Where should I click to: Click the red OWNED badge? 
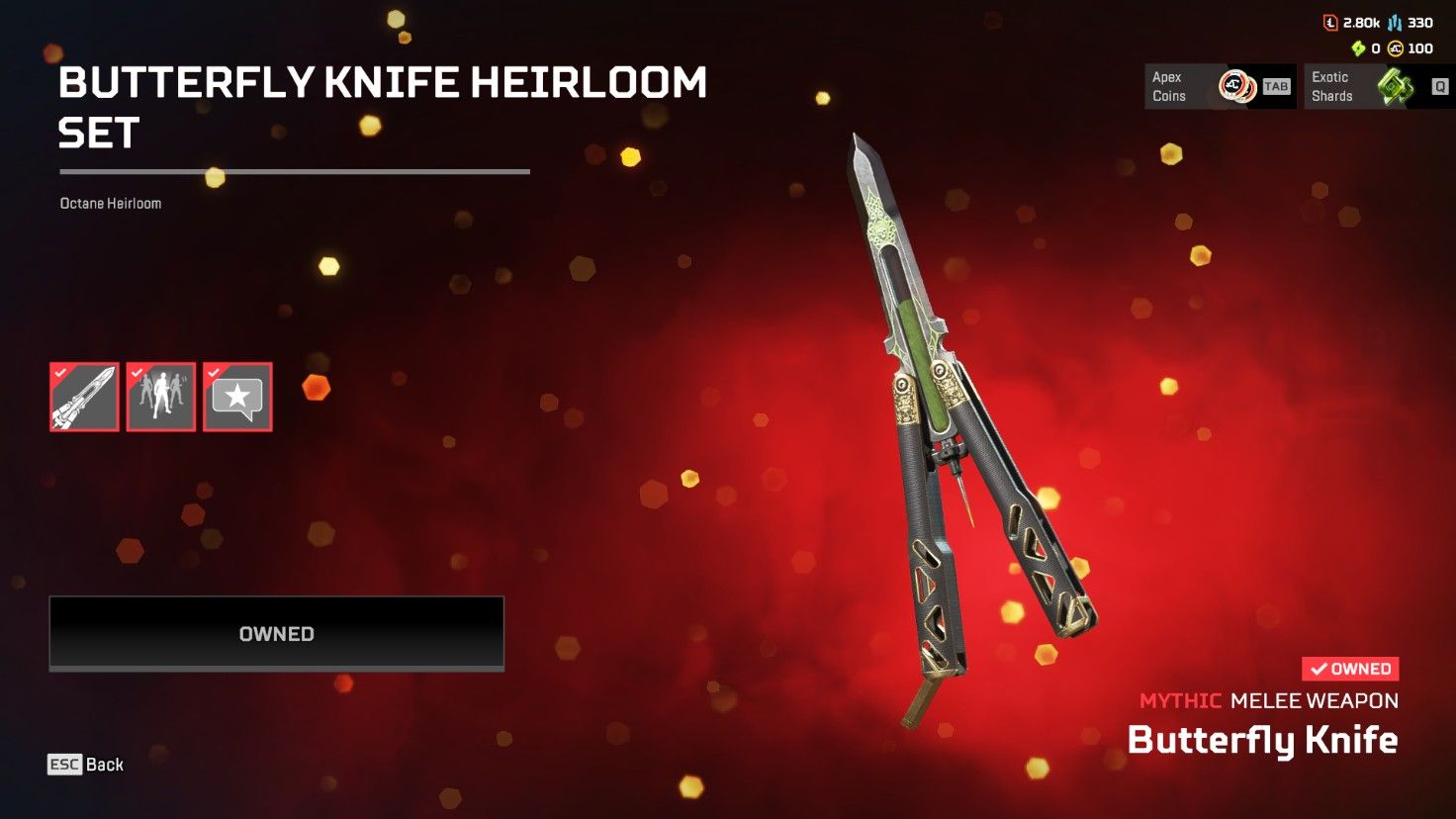1352,669
